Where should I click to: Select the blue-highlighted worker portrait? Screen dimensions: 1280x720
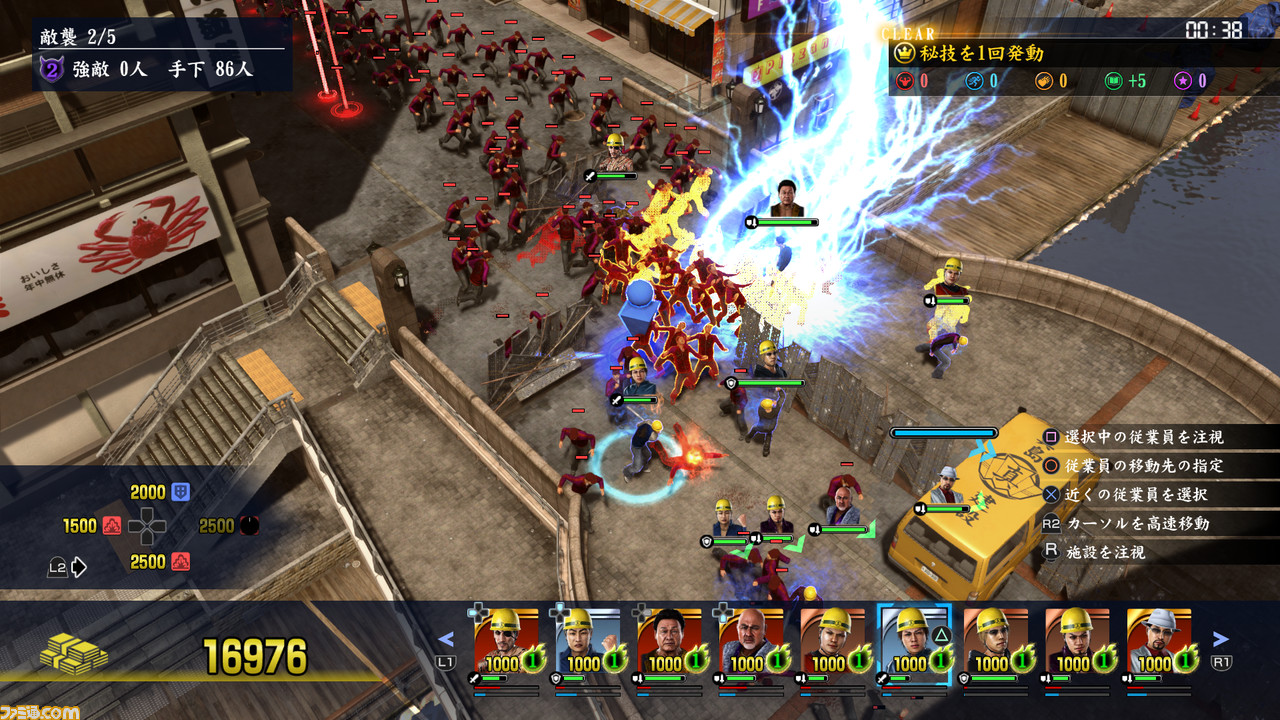pyautogui.click(x=914, y=640)
